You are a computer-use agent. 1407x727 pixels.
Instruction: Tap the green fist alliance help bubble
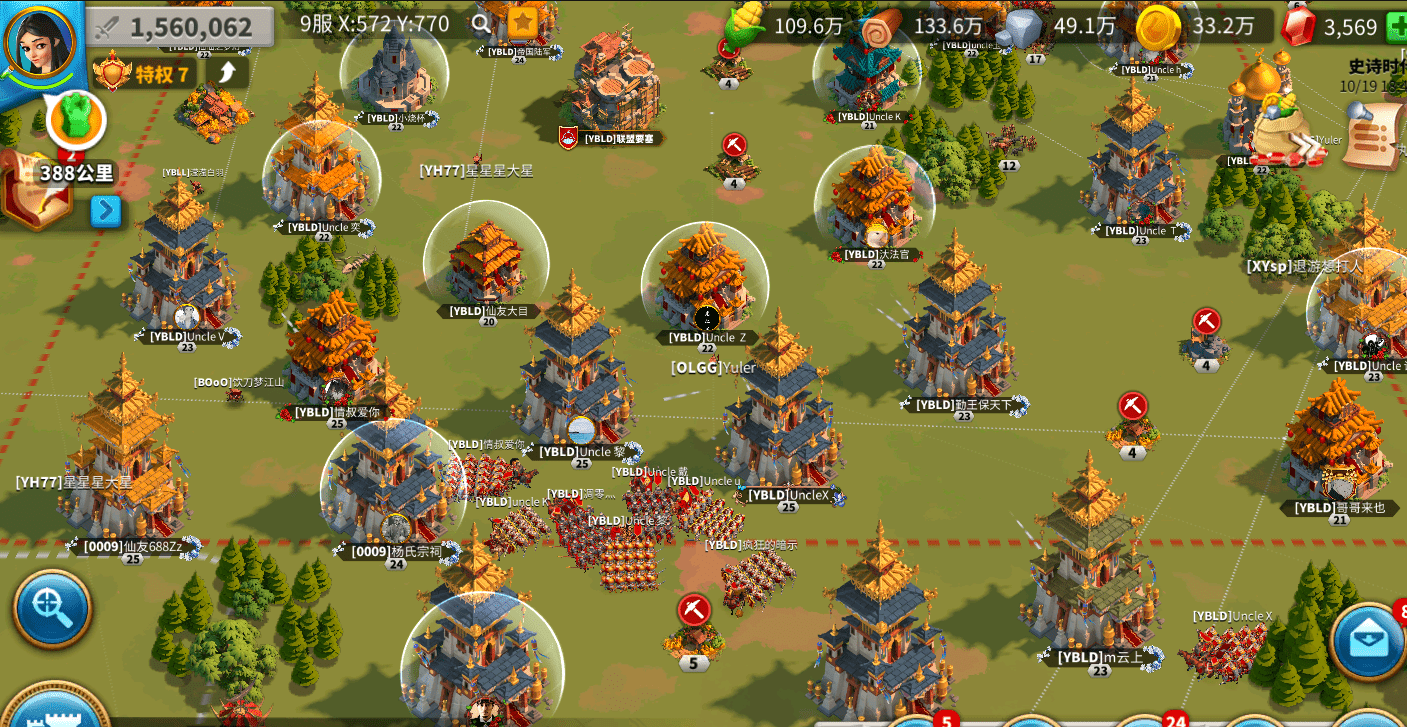click(x=75, y=118)
